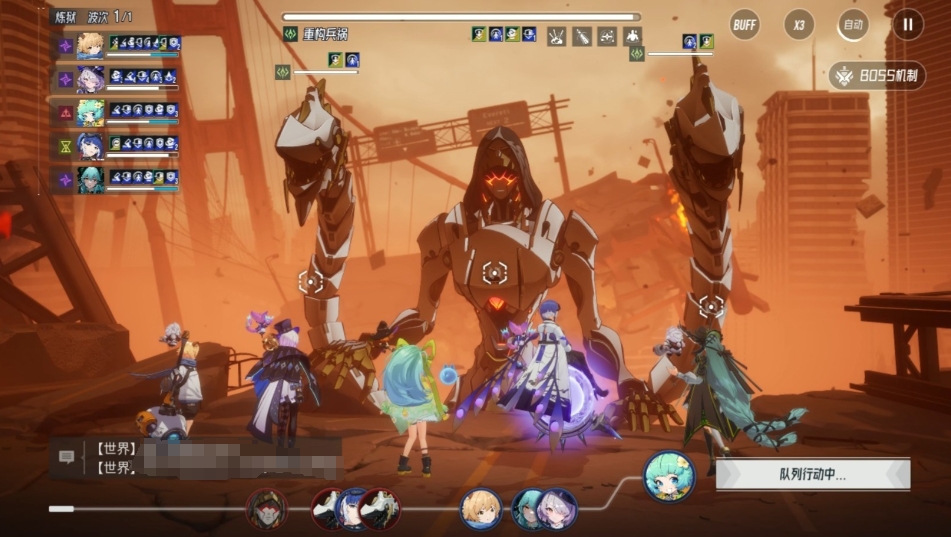Toggle the X3 battle speed

point(798,24)
